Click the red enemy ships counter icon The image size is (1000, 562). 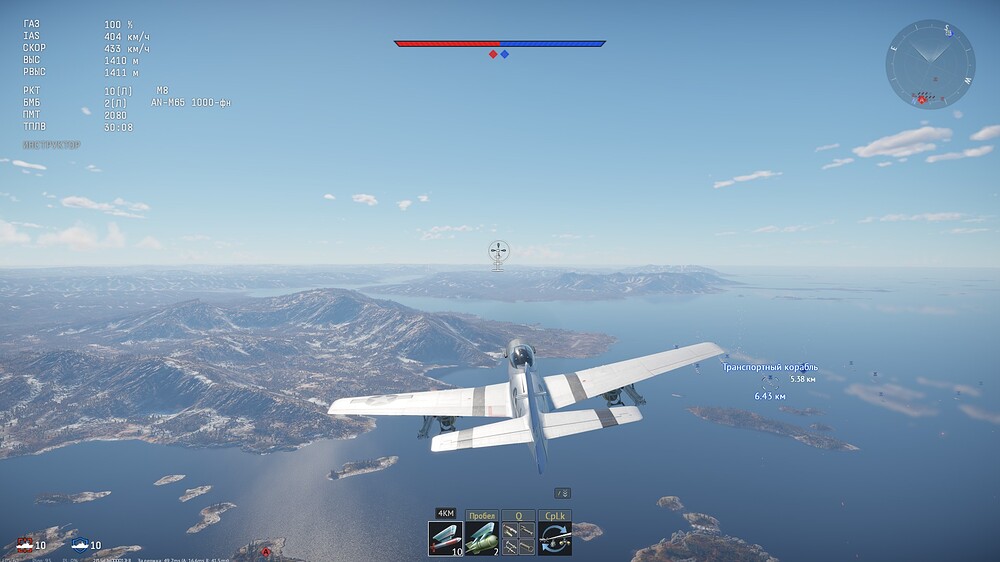tap(24, 544)
